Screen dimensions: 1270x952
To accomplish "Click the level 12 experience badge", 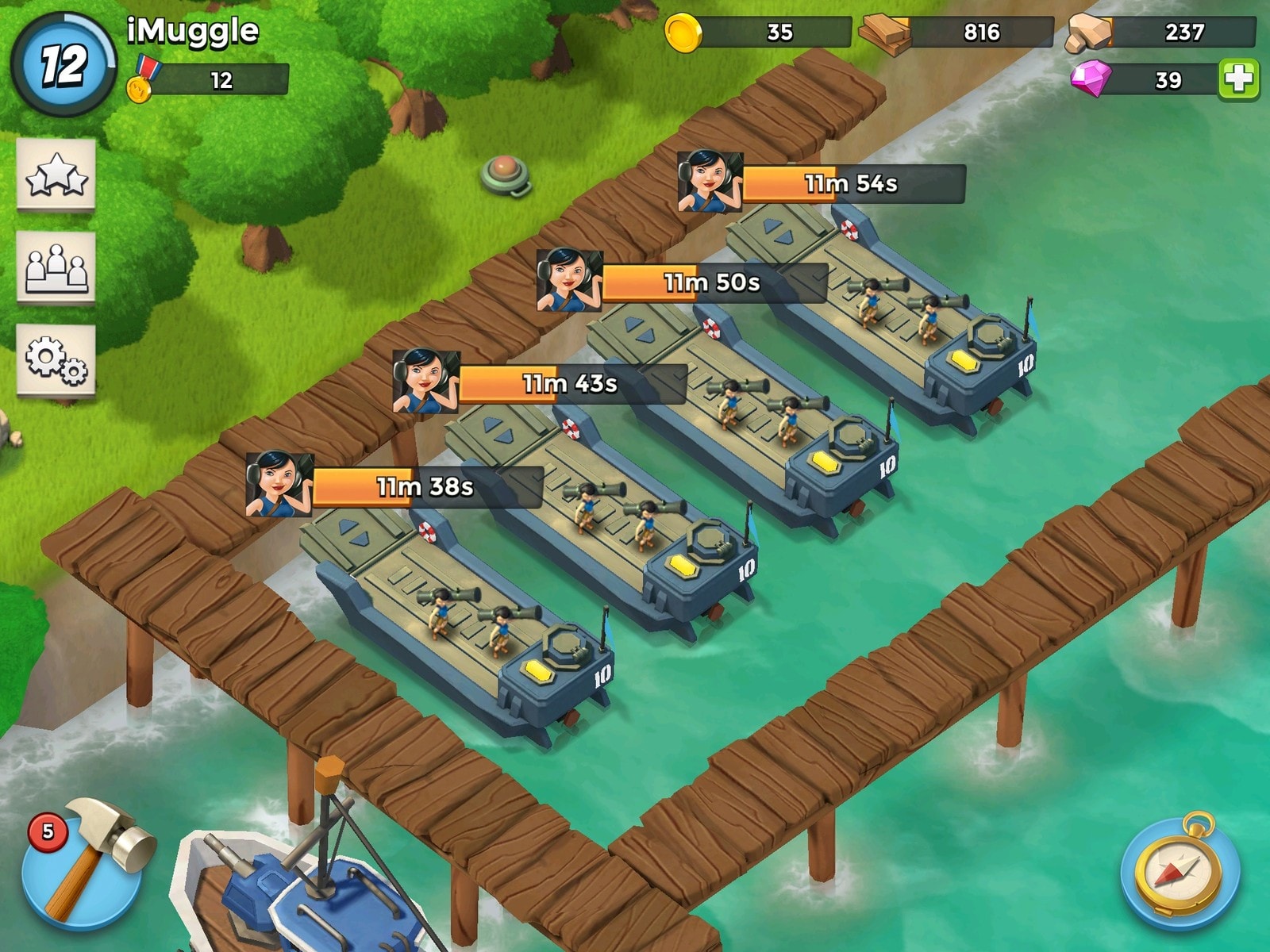I will tap(63, 65).
